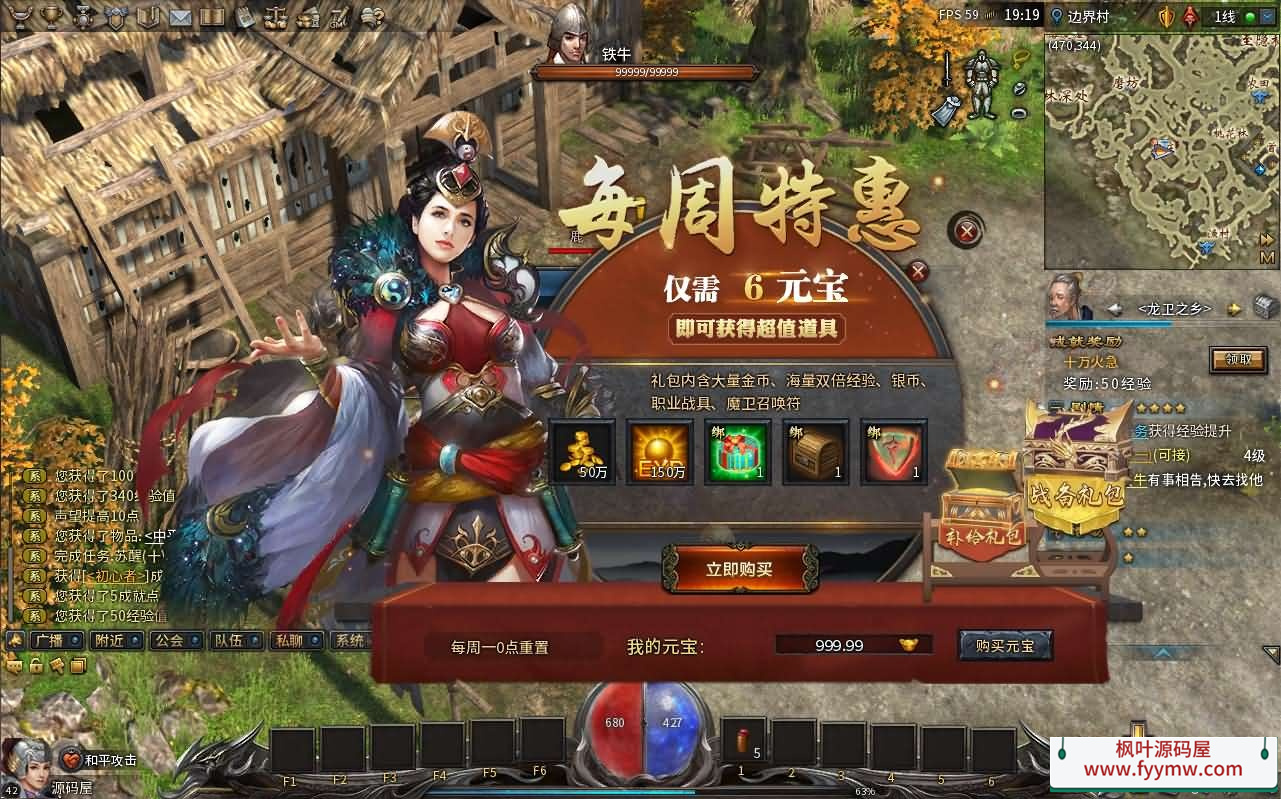1281x799 pixels.
Task: Open the trophy cup menu icon
Action: [x=19, y=17]
